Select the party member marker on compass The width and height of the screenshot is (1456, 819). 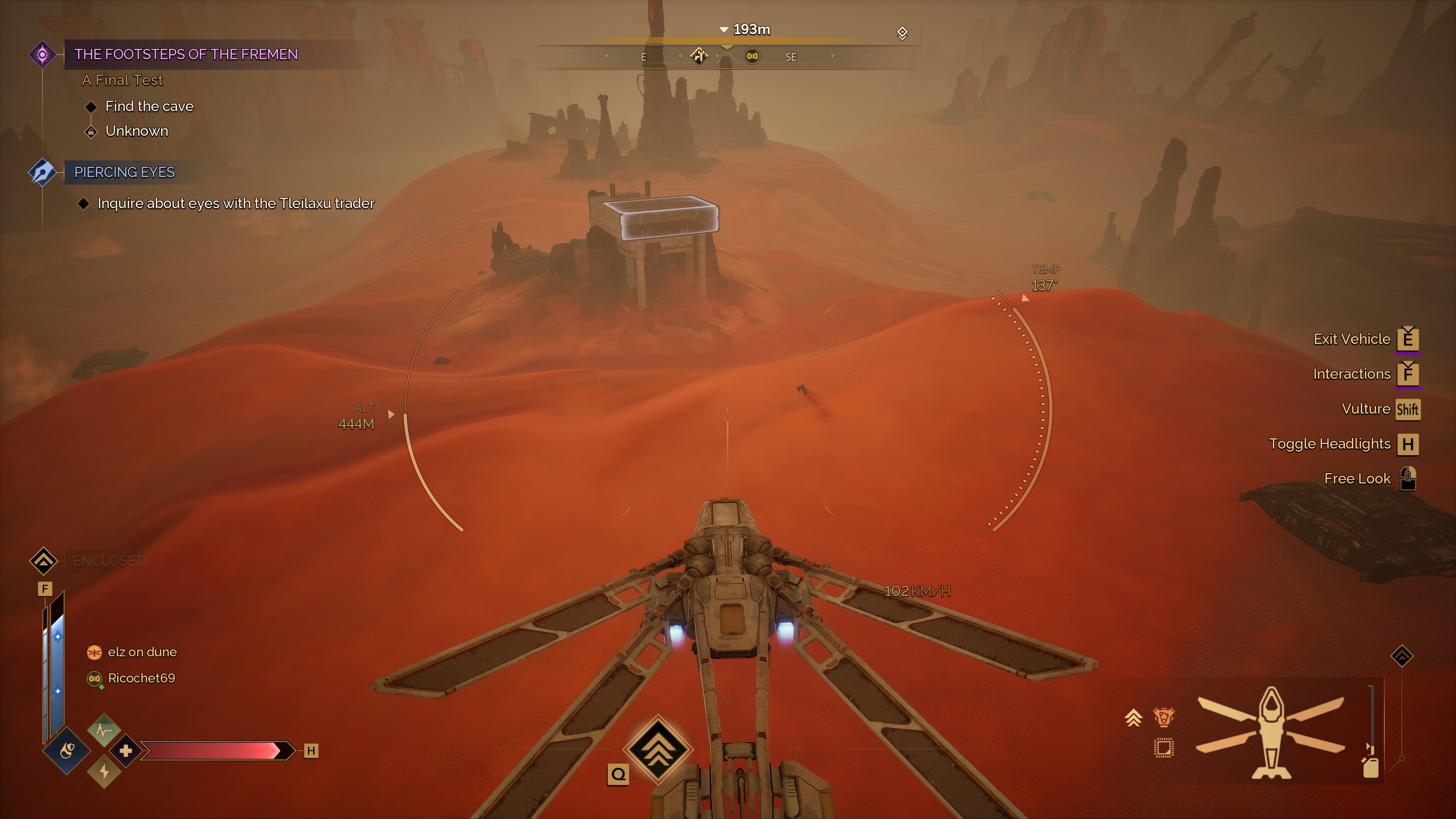(x=752, y=56)
